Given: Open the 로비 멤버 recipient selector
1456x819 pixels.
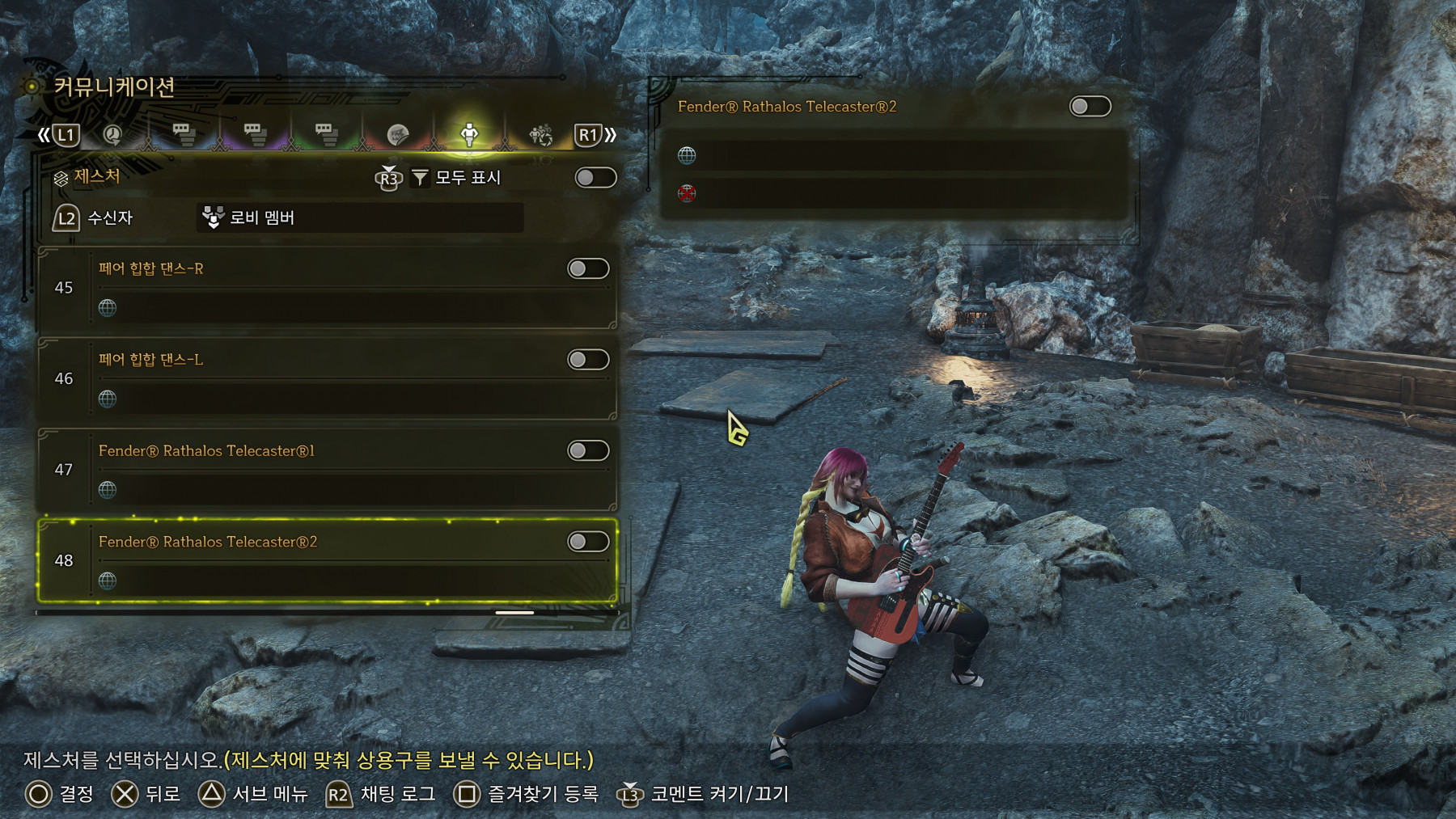Looking at the screenshot, I should 360,217.
